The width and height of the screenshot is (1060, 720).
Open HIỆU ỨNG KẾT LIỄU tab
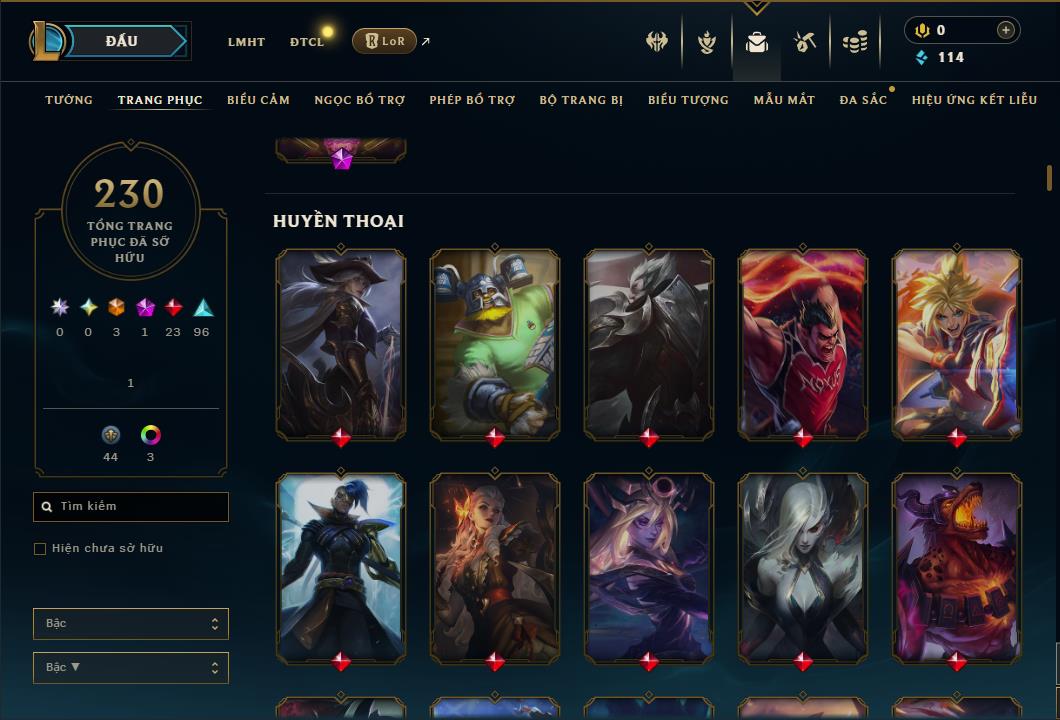click(974, 100)
